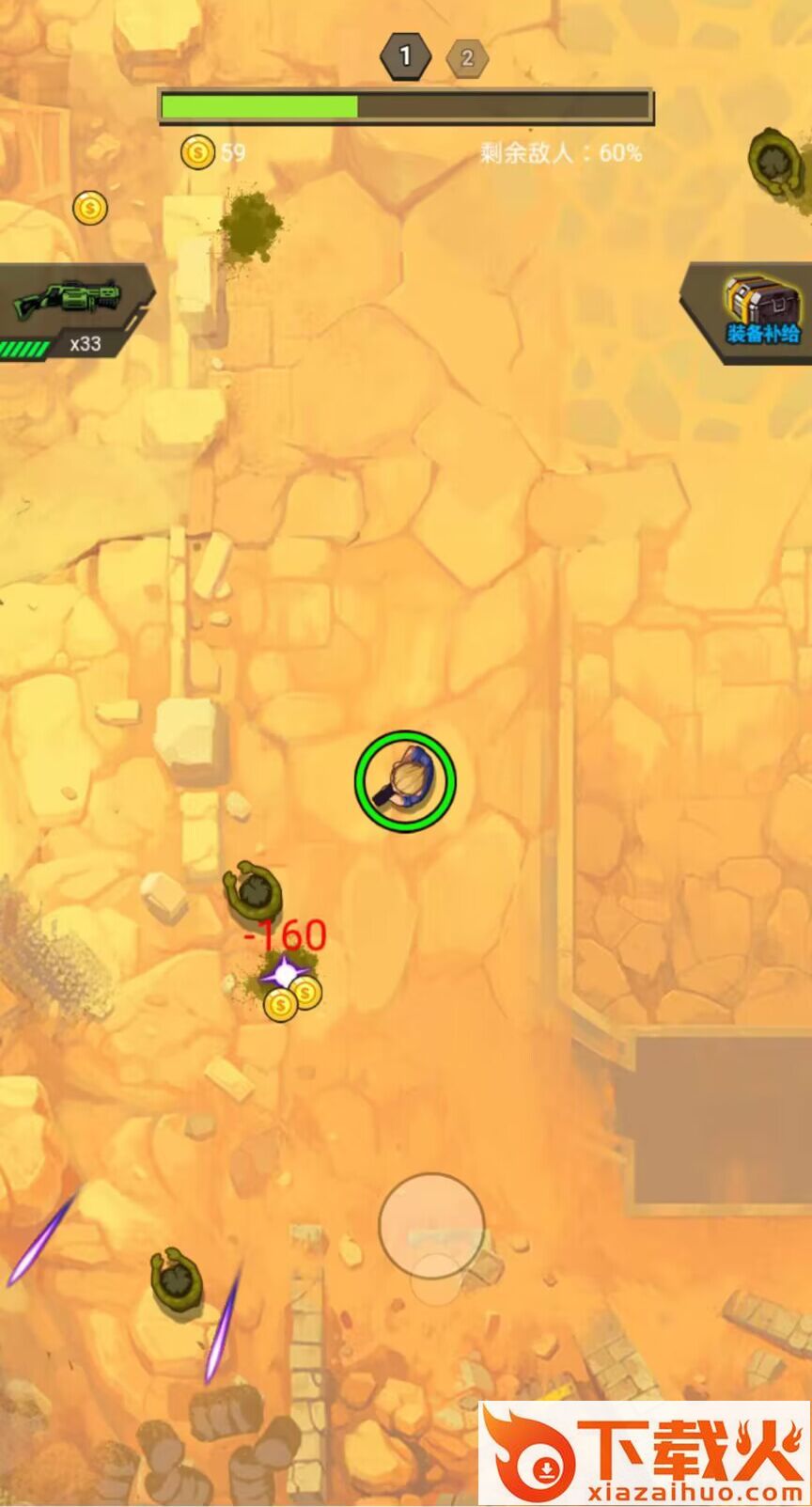Select the stage 2 hexagon indicator

pos(466,60)
